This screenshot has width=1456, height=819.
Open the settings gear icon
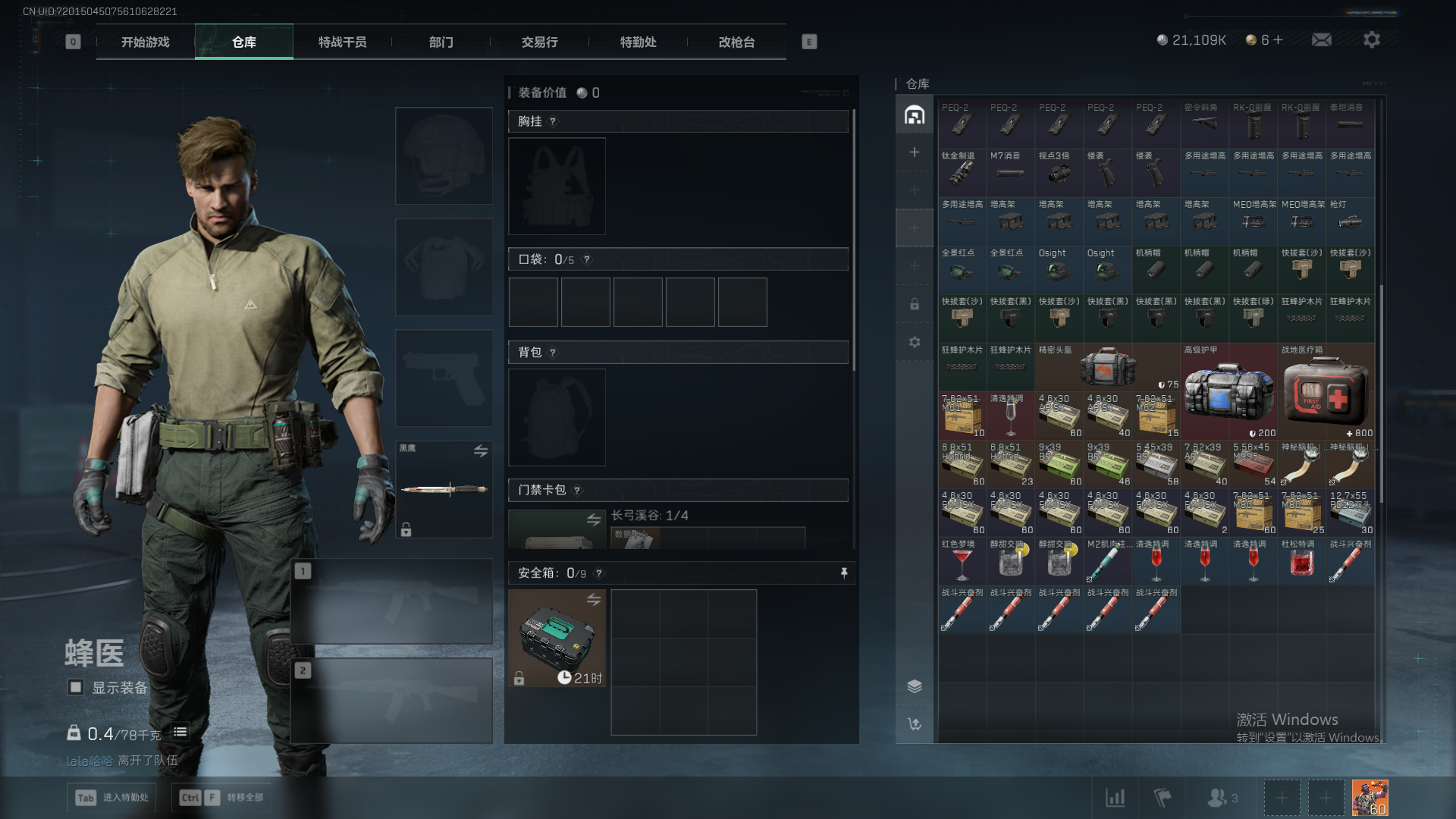pos(1371,39)
